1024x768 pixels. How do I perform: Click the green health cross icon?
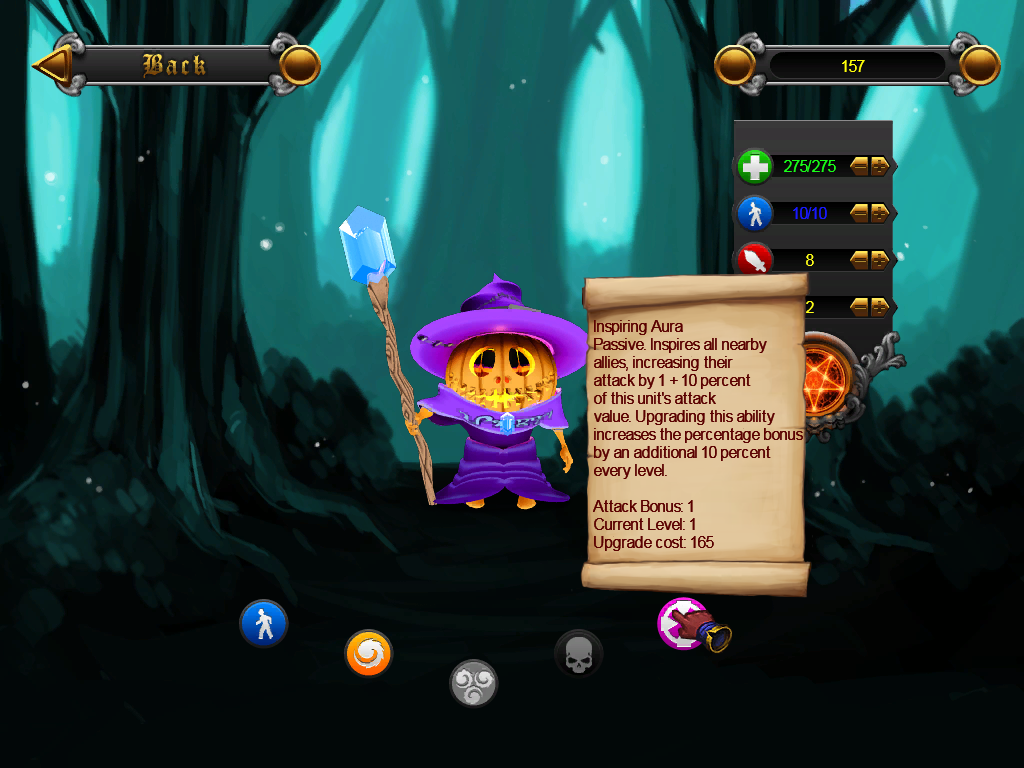755,166
